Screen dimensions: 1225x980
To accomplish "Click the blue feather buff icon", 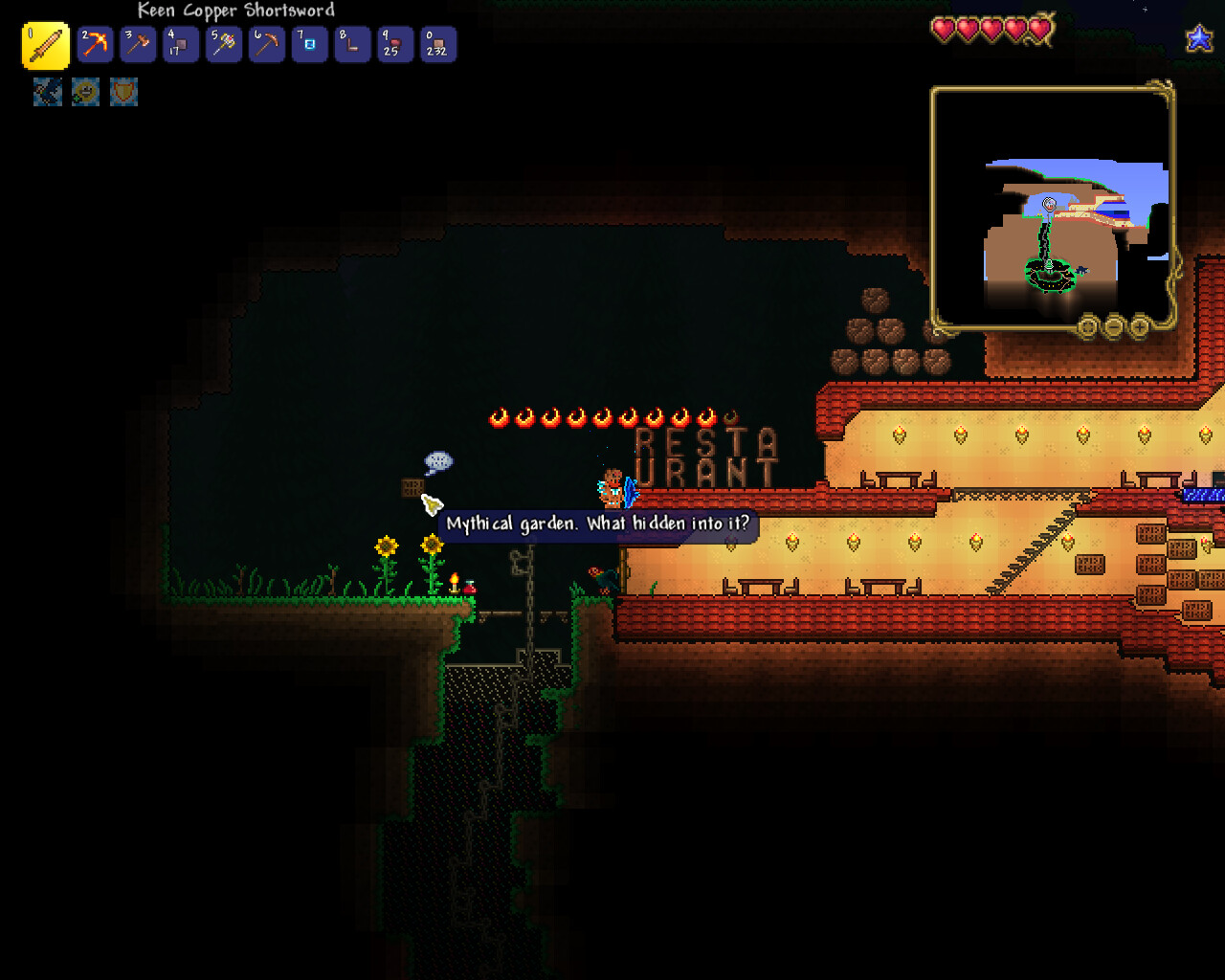I will 48,92.
